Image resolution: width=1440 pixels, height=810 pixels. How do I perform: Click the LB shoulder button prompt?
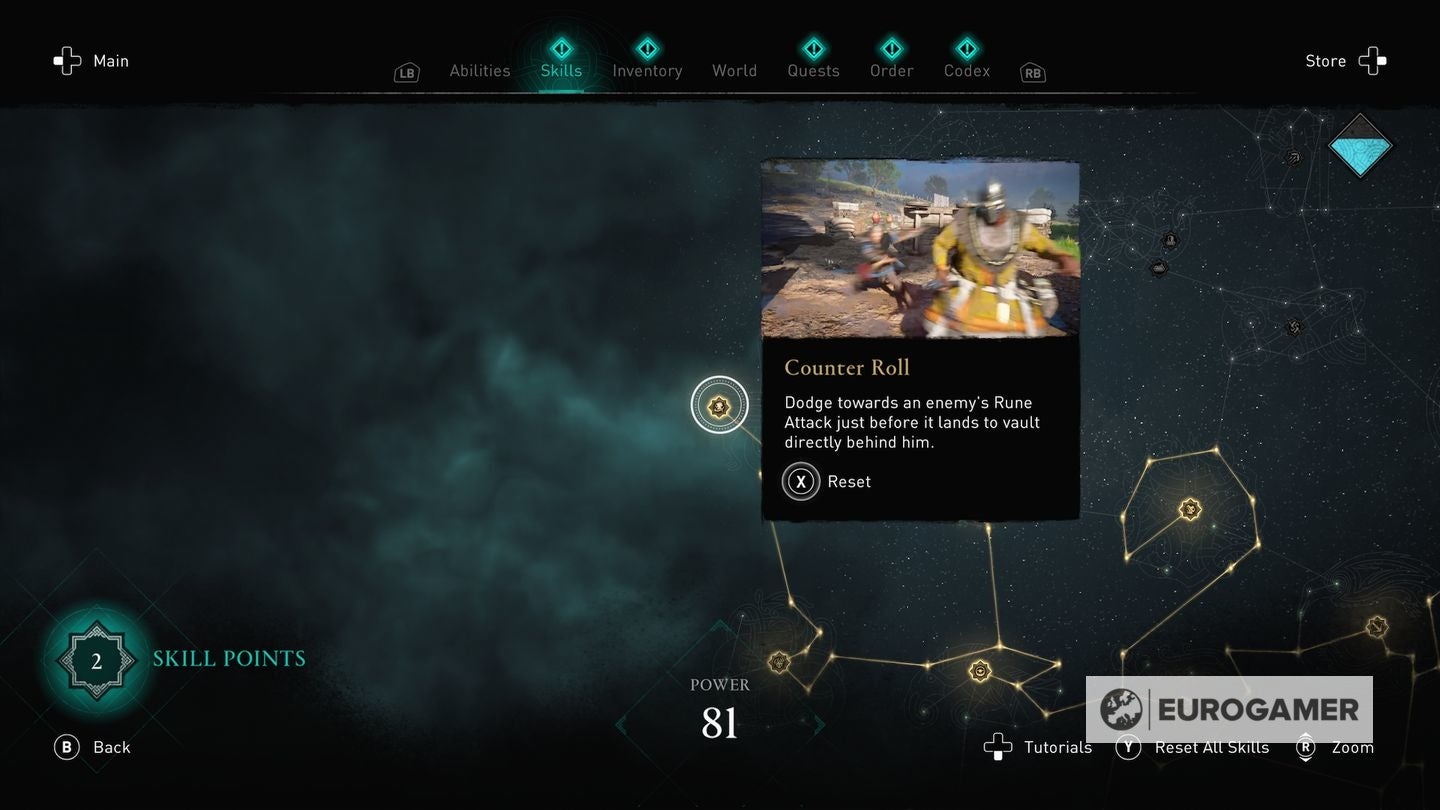coord(406,72)
